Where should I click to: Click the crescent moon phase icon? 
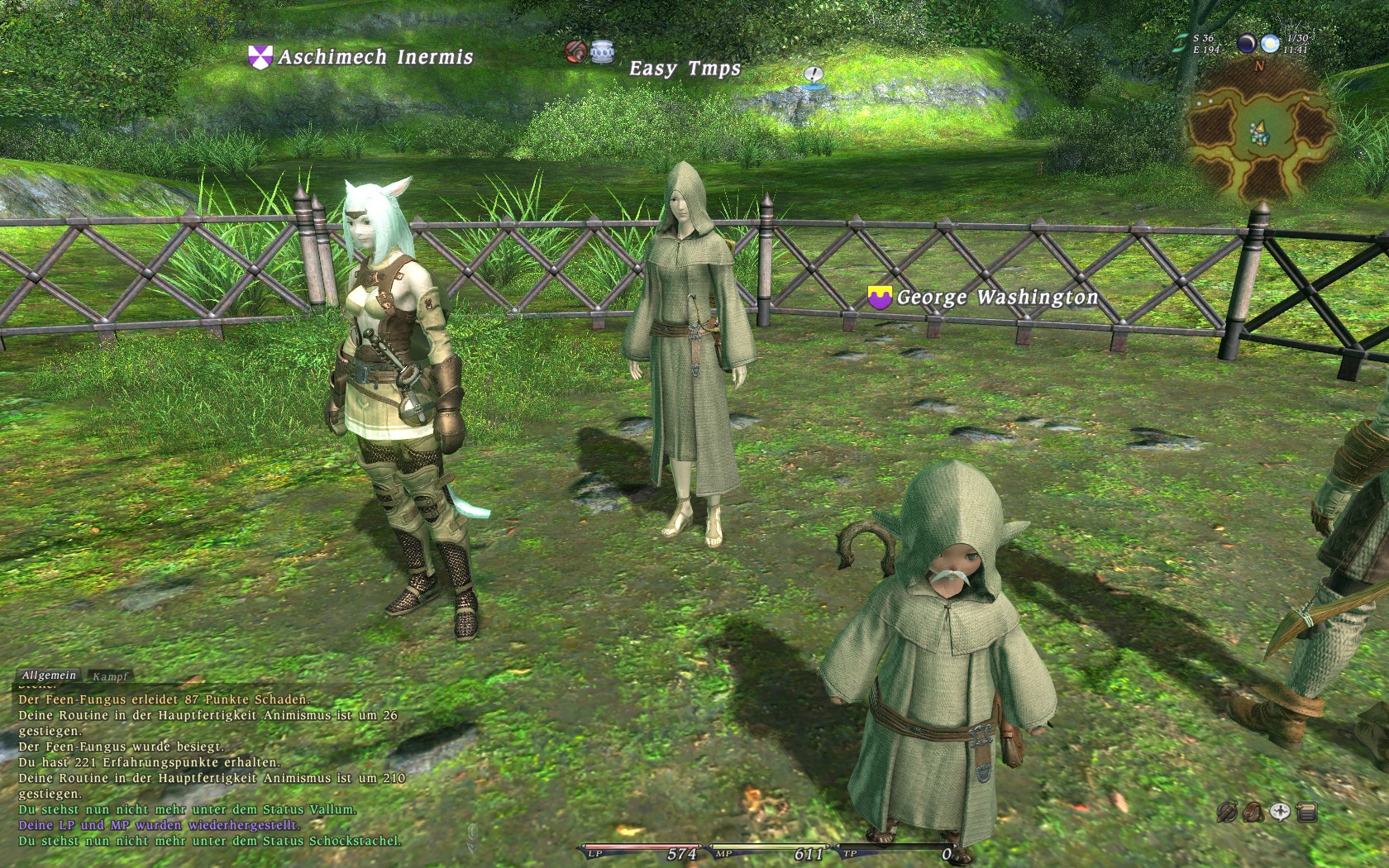pos(1246,44)
